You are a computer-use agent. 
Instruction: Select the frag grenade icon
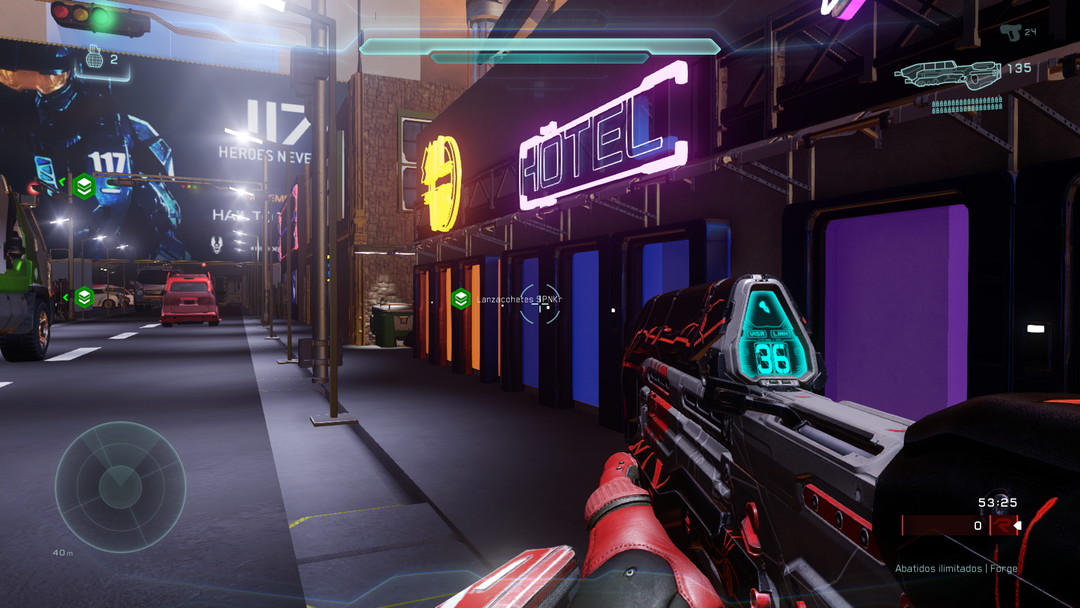(x=96, y=59)
